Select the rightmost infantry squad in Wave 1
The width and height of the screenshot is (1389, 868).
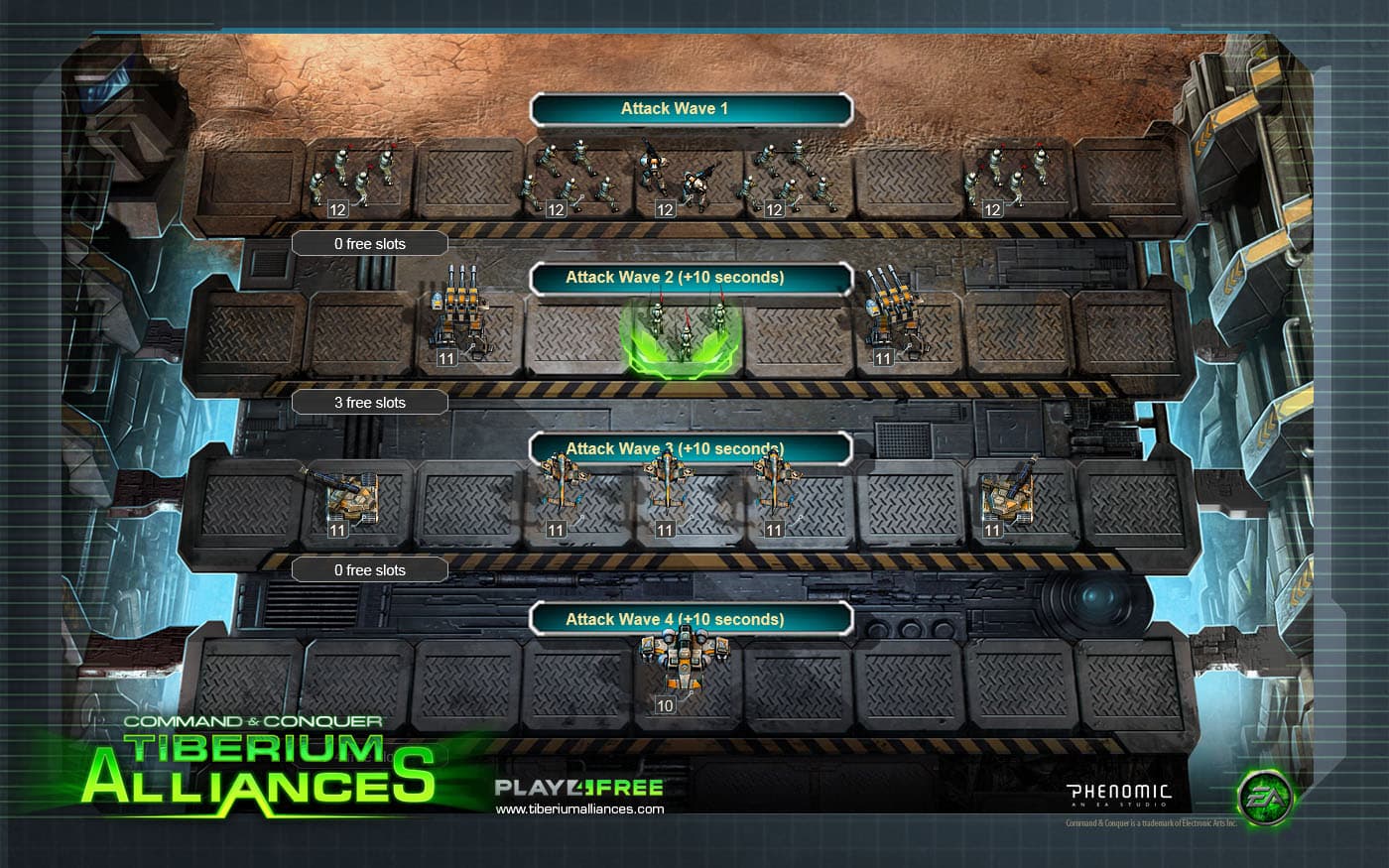click(1002, 179)
